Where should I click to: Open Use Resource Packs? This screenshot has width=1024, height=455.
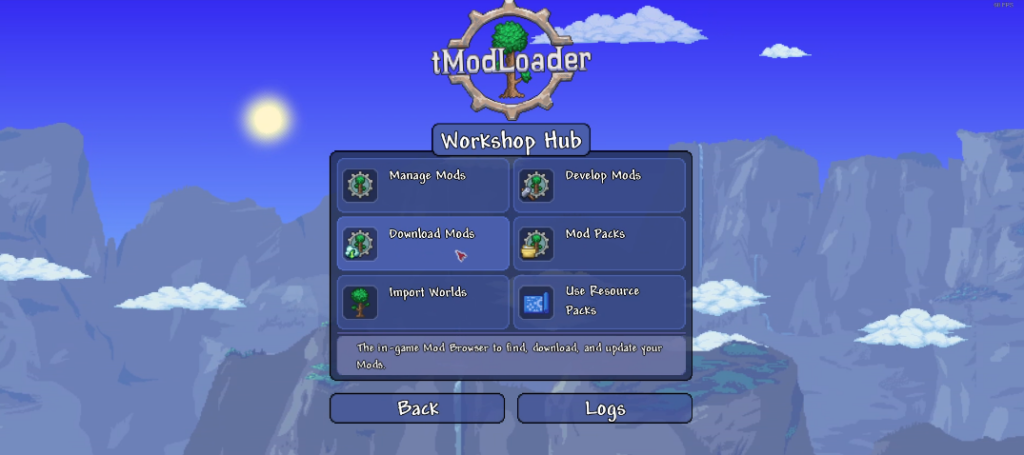[x=599, y=302]
